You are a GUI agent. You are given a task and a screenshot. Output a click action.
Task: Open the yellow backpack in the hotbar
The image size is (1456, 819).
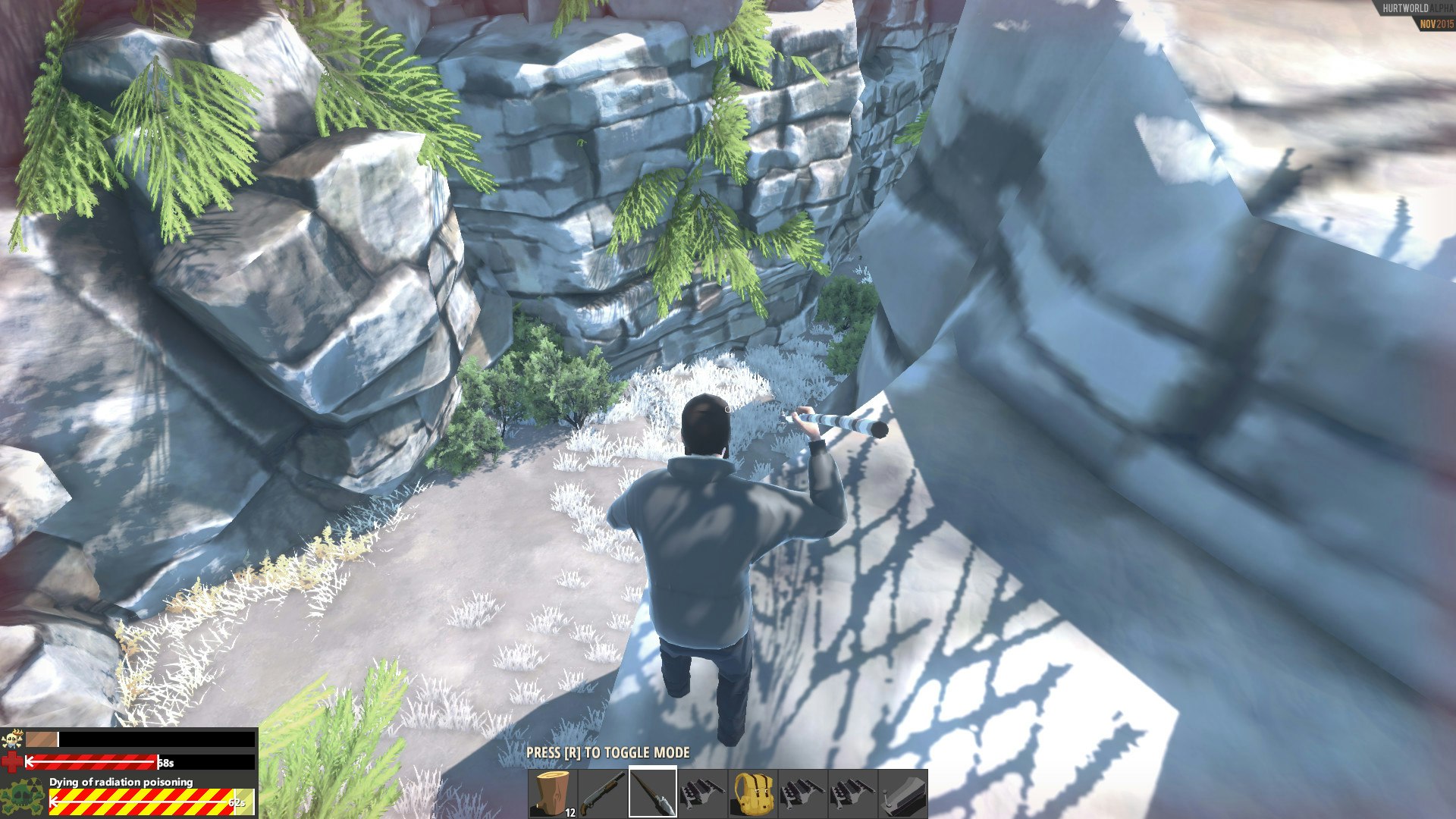tap(753, 792)
